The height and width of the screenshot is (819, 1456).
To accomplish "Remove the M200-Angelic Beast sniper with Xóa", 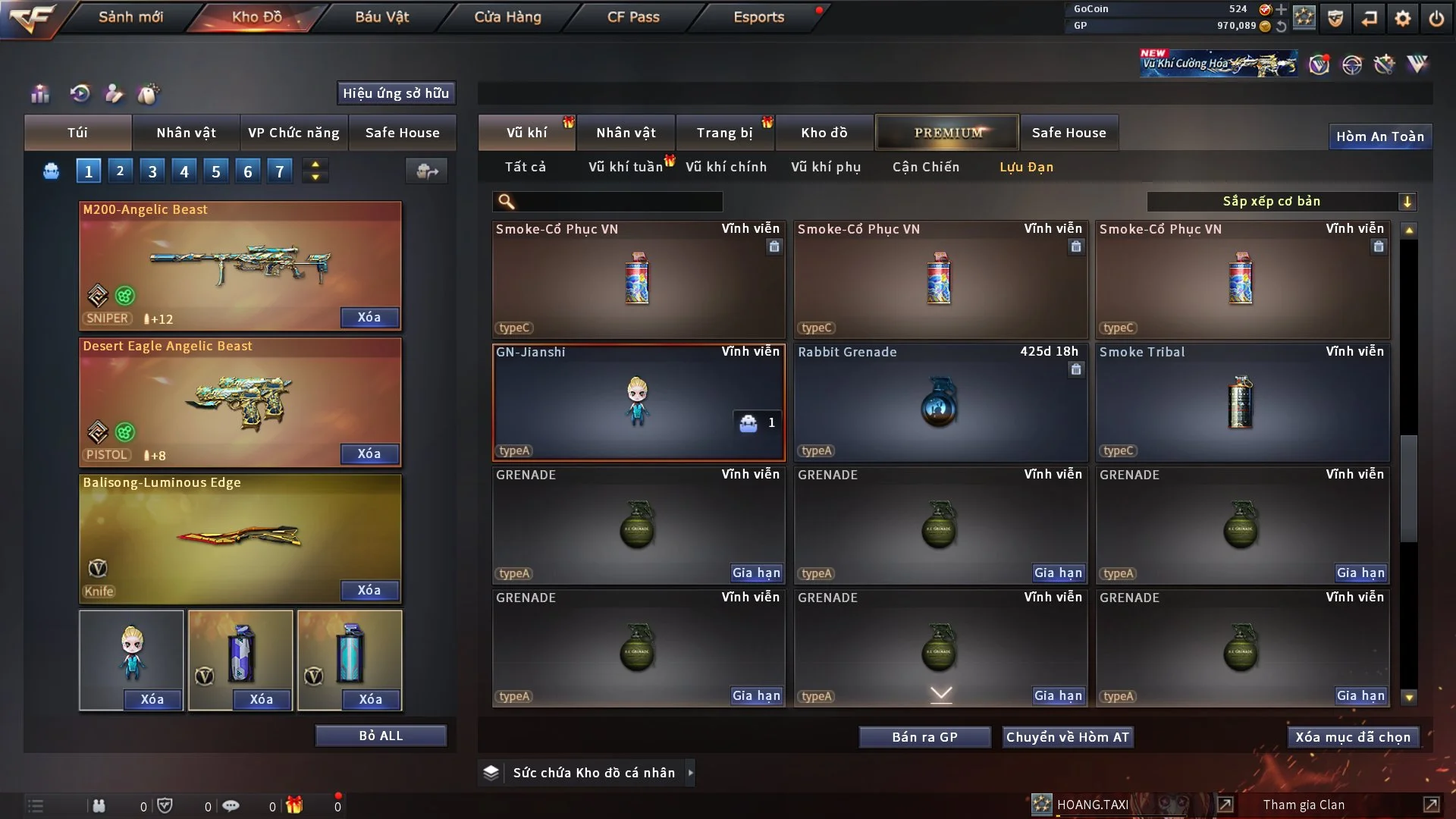I will coord(369,317).
